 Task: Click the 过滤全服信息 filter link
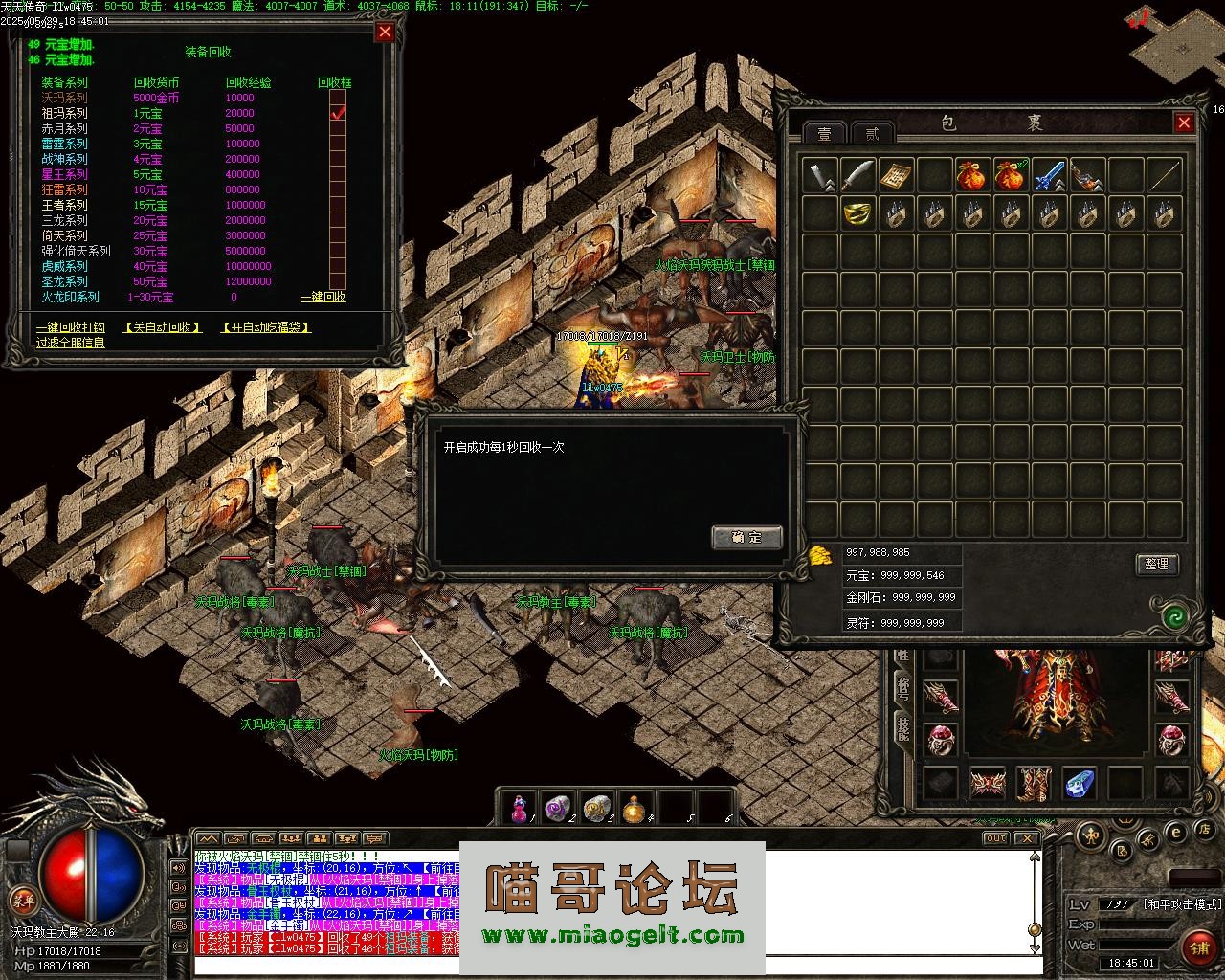coord(71,342)
